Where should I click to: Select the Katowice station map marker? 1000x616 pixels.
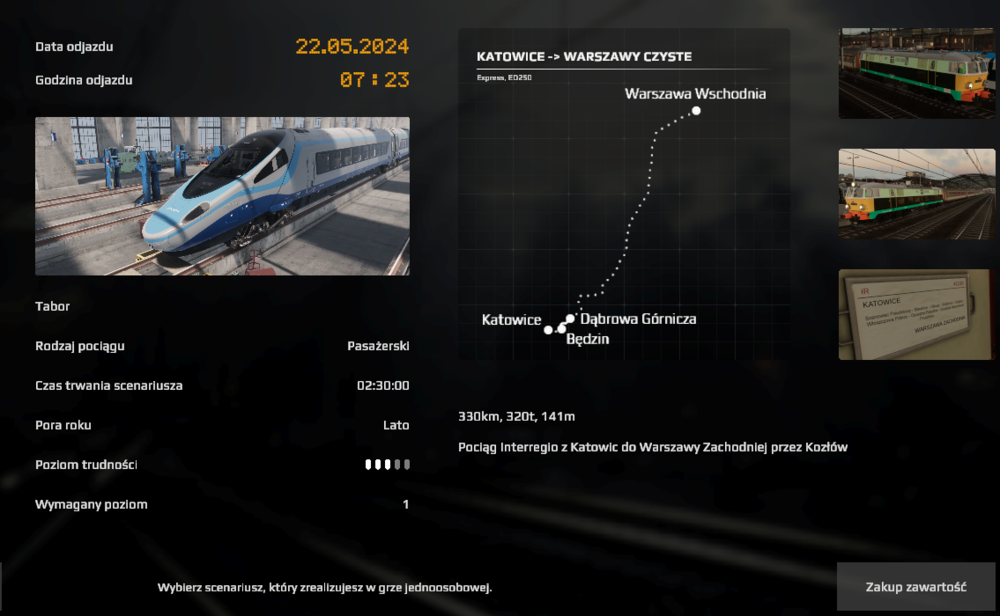548,330
